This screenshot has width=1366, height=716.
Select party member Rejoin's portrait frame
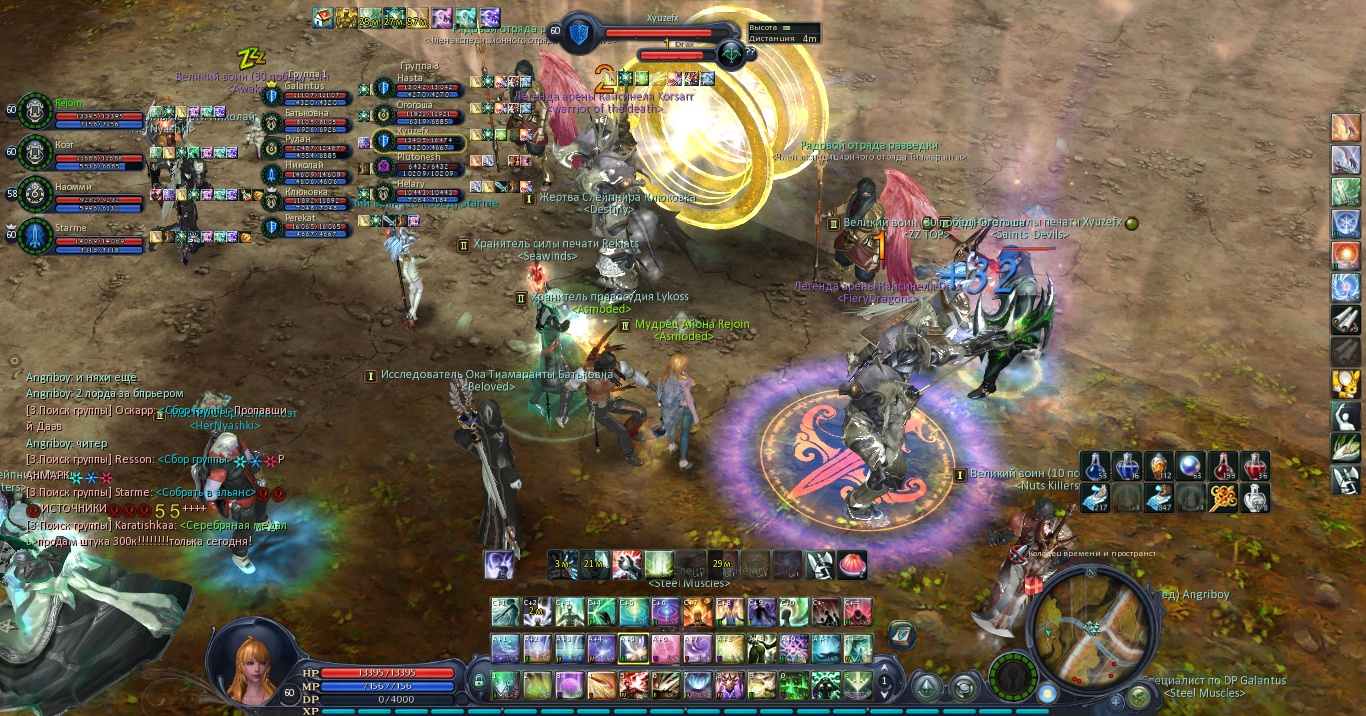36,111
